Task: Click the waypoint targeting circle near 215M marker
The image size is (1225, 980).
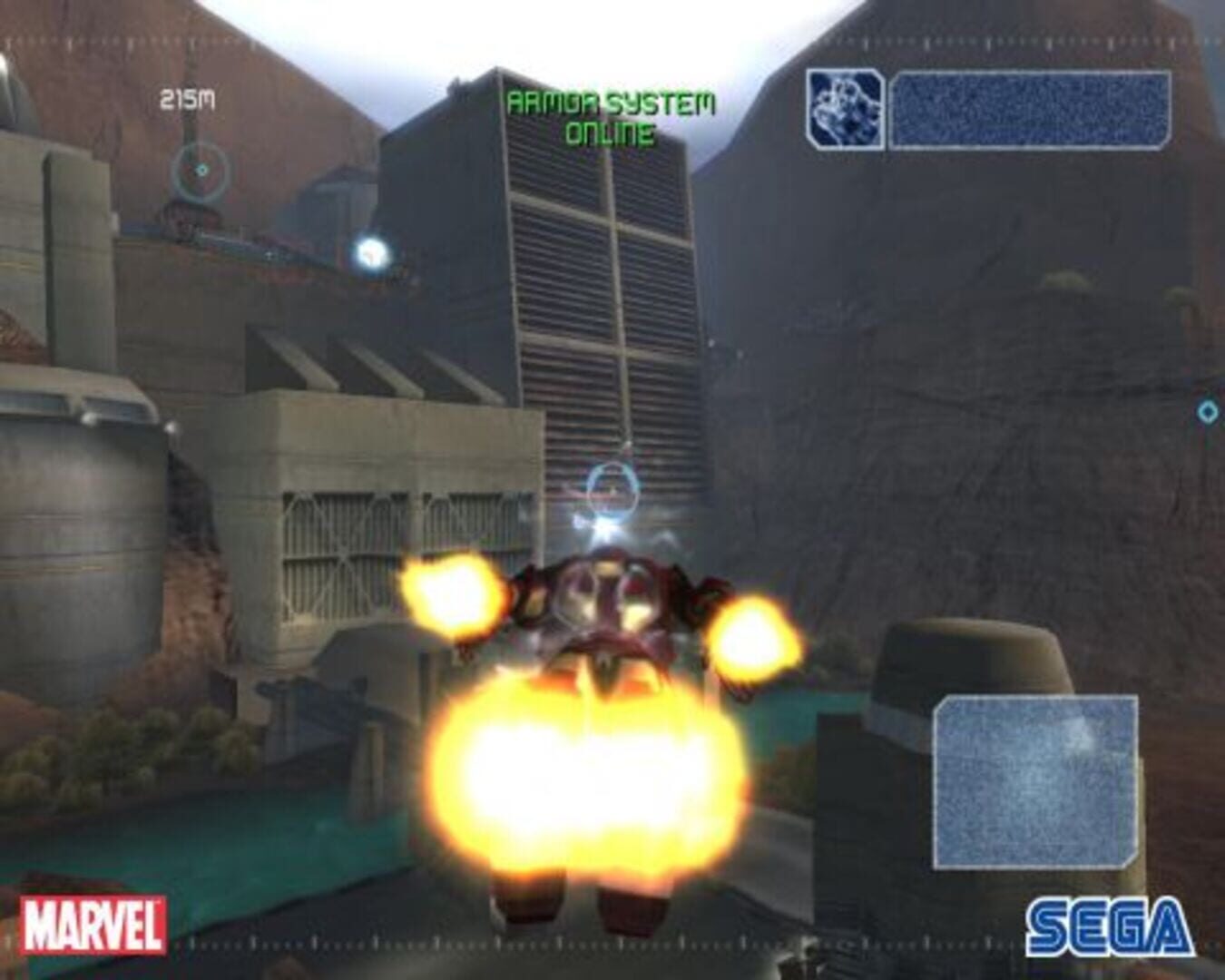Action: click(201, 169)
